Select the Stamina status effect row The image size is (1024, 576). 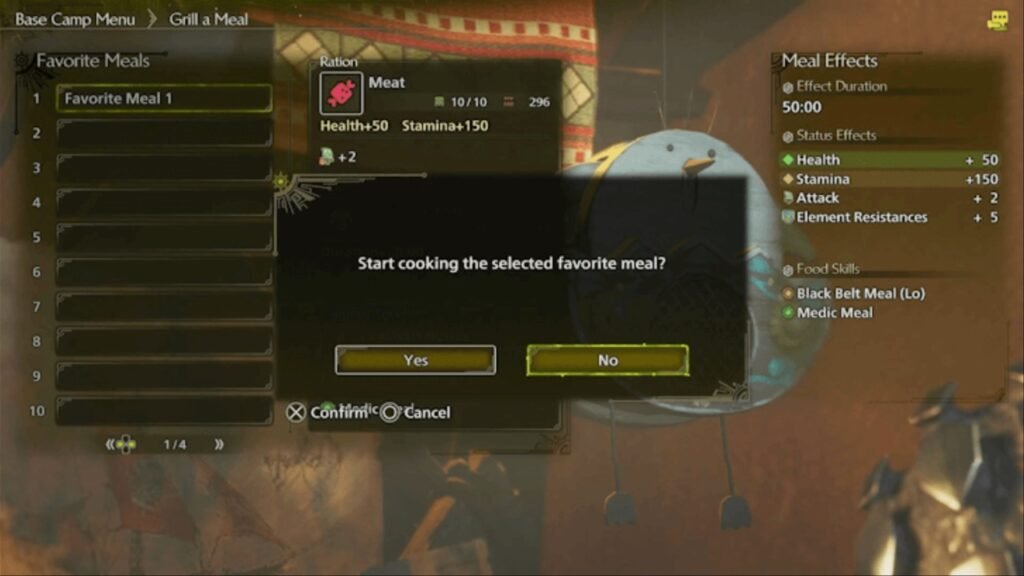pos(890,179)
